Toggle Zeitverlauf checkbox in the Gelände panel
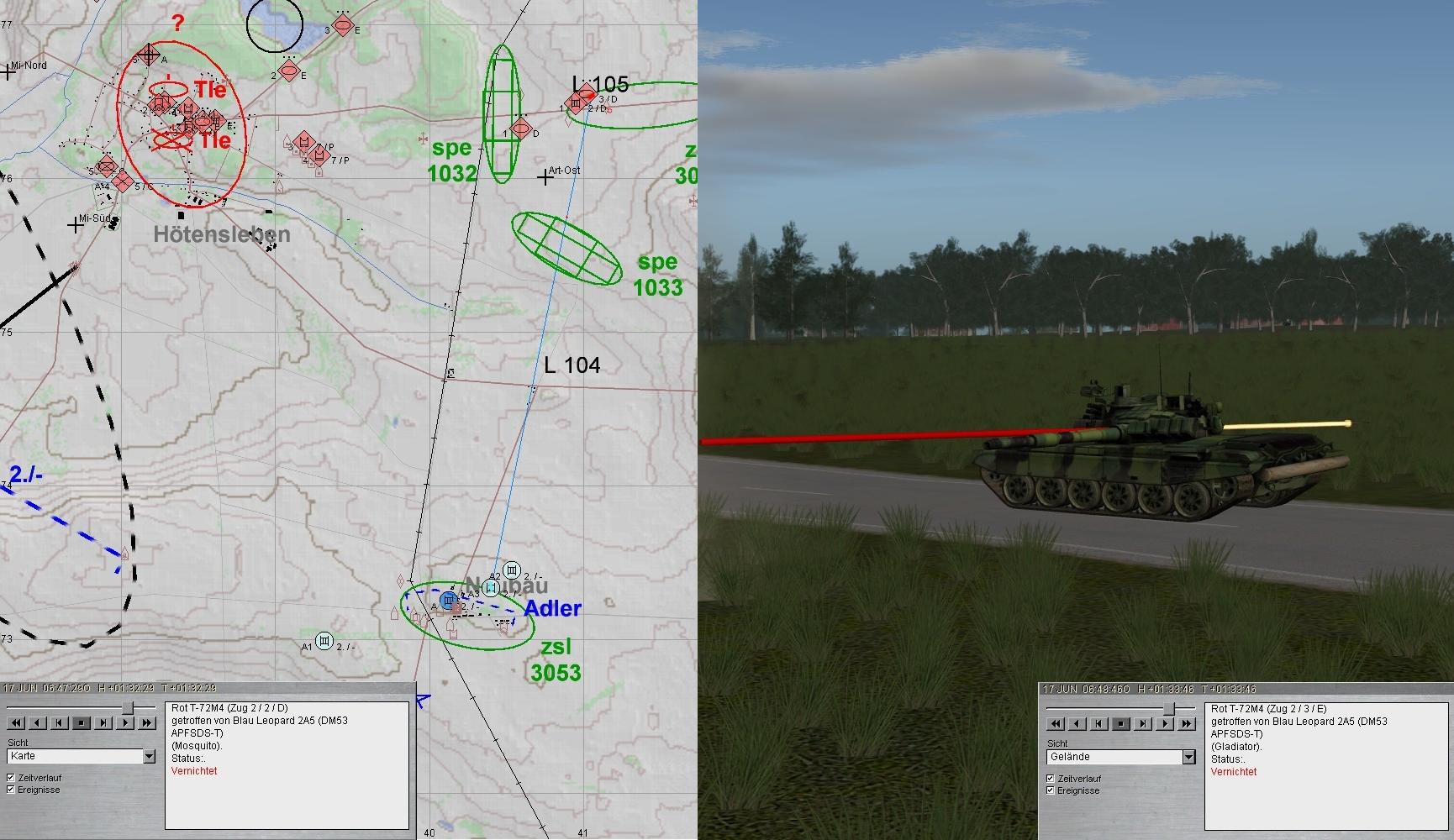Screen dimensions: 1454x840 [1051, 779]
